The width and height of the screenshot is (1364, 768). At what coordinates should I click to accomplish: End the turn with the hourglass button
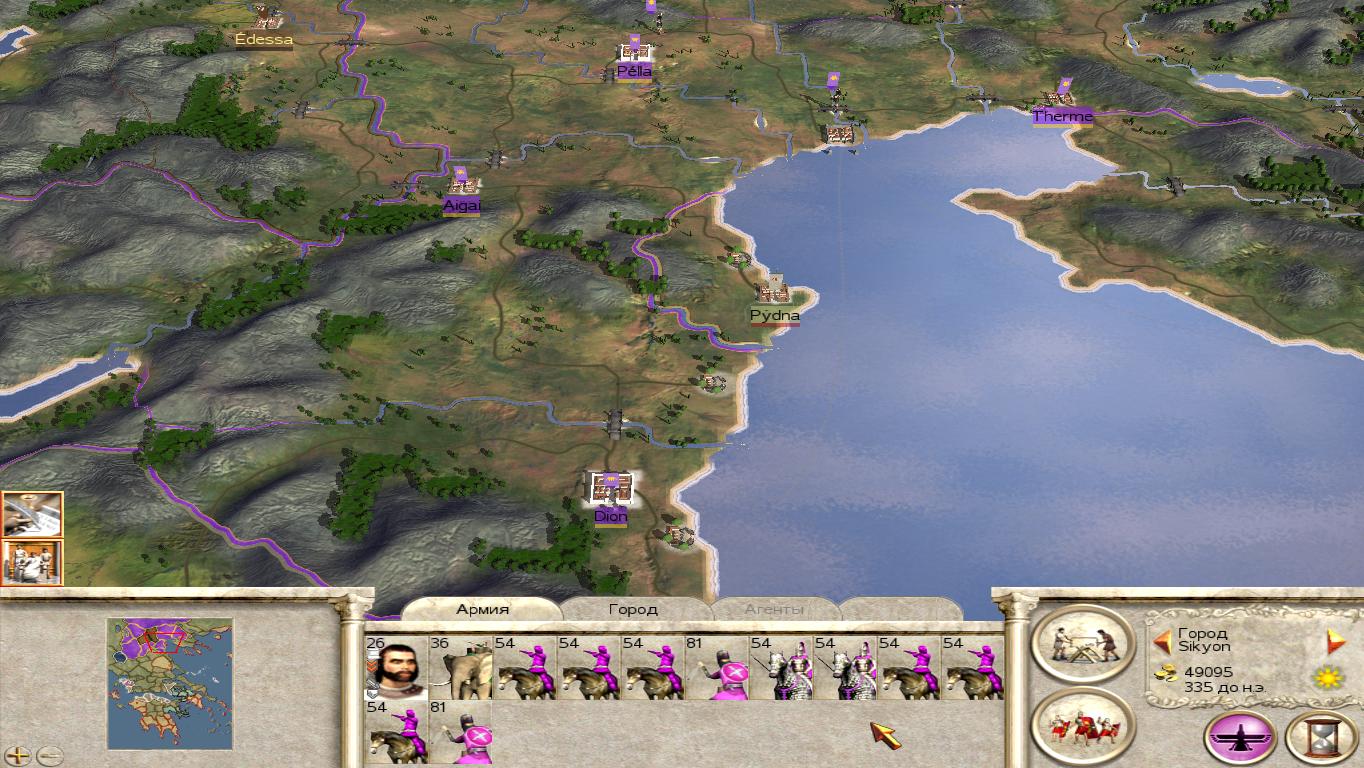[x=1320, y=739]
